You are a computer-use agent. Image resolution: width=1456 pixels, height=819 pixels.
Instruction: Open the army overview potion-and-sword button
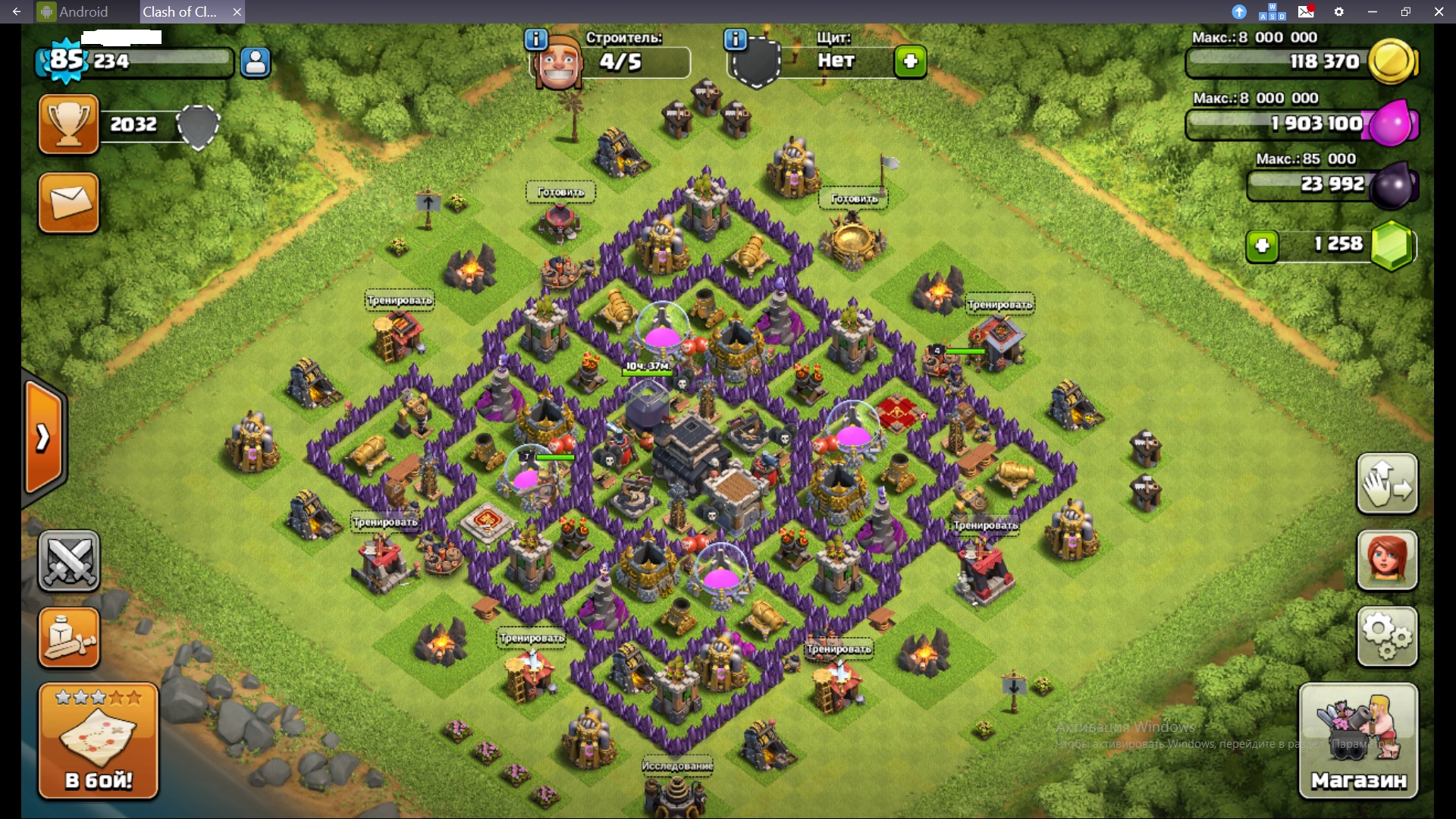(x=69, y=638)
